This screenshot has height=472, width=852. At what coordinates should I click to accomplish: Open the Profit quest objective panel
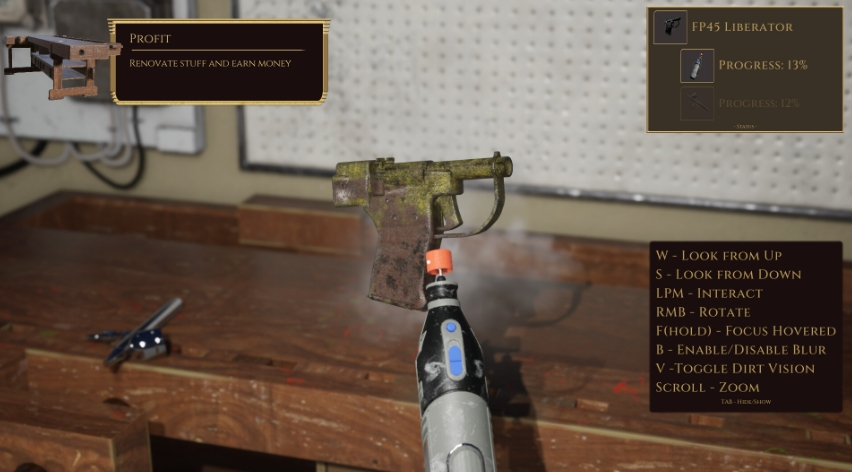click(218, 61)
